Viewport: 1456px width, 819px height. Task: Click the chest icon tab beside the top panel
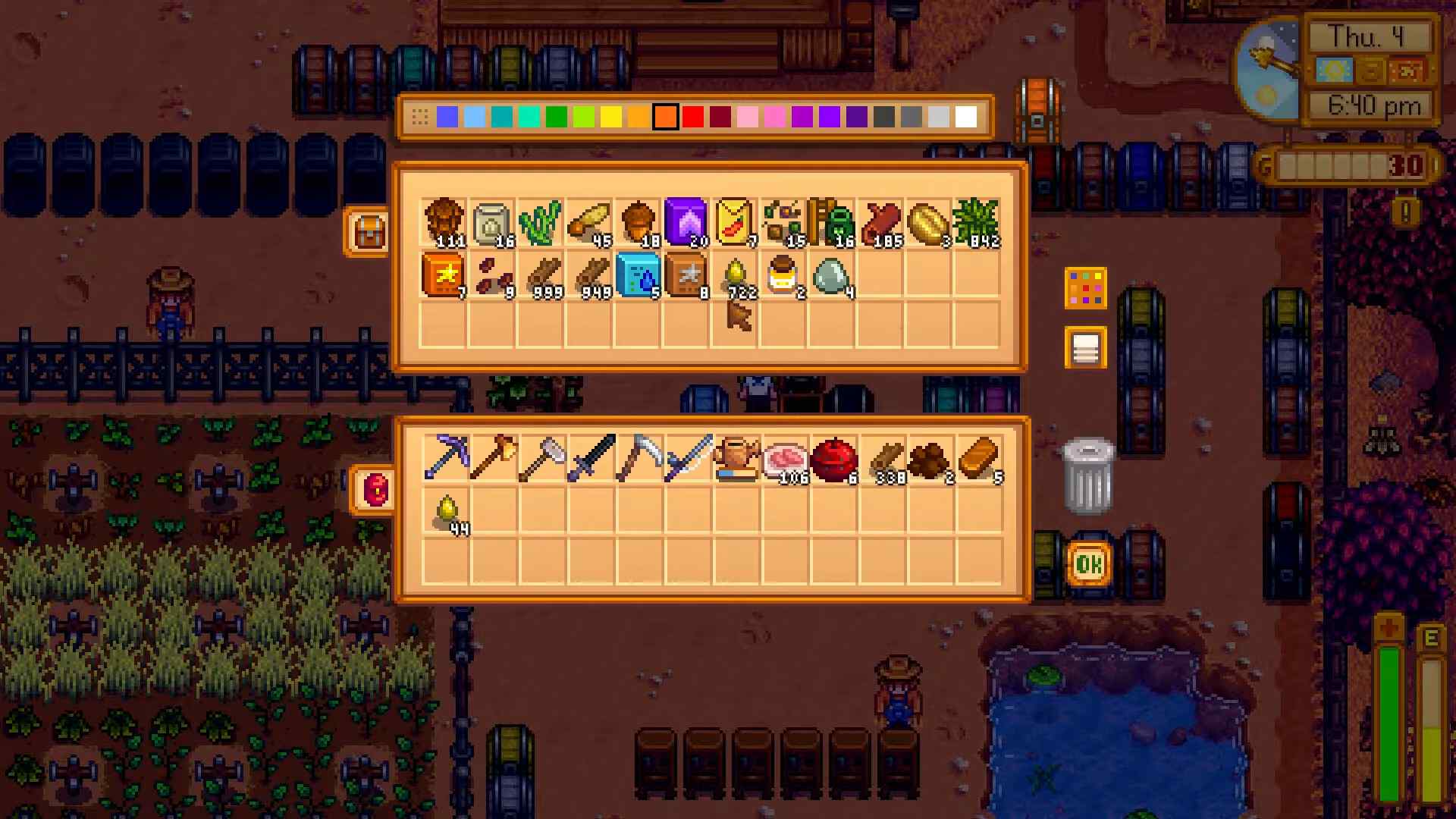click(369, 229)
